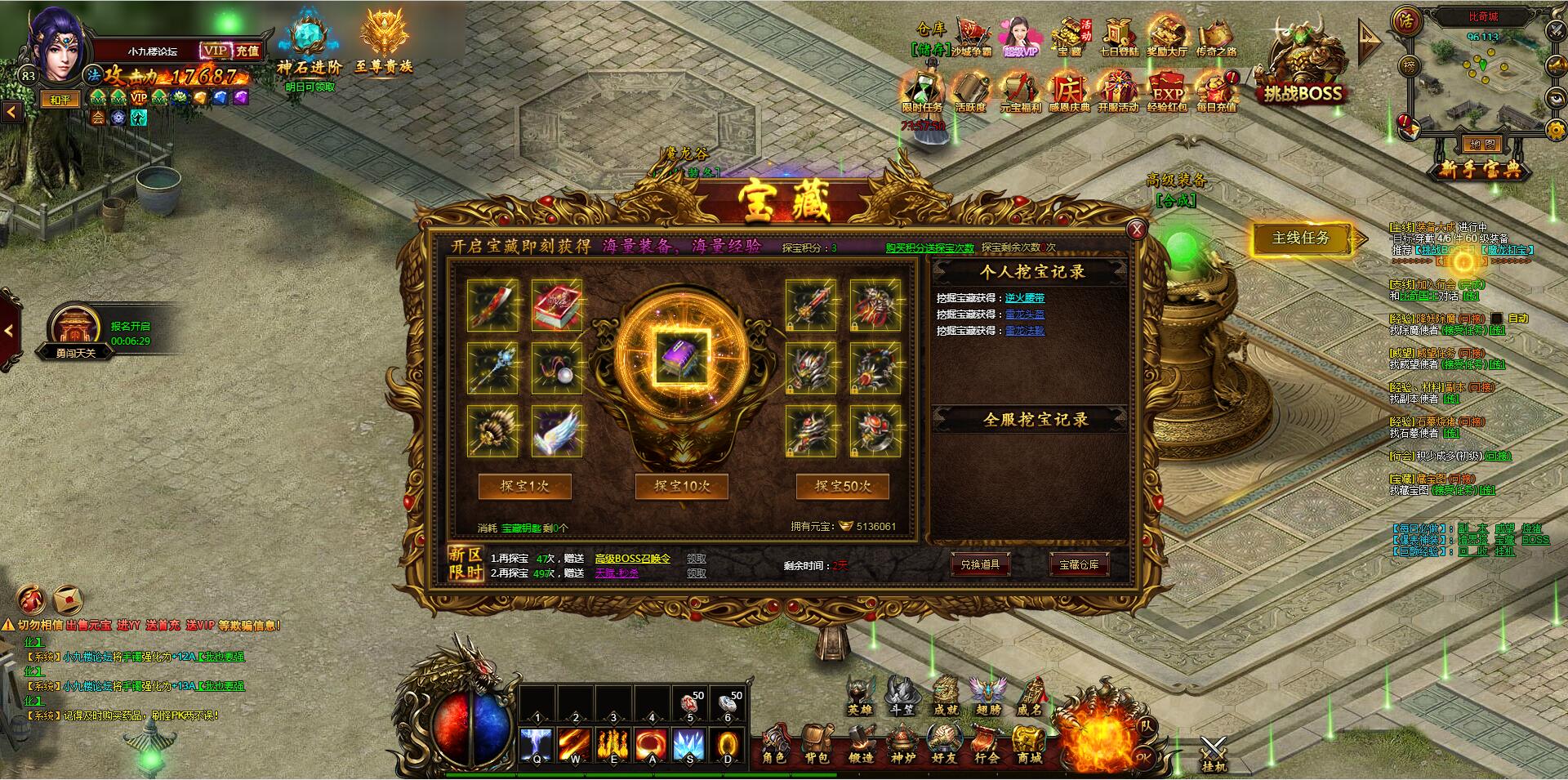Screen dimensions: 1568x780
Task: Click the 超级VIP event icon
Action: tap(1021, 37)
